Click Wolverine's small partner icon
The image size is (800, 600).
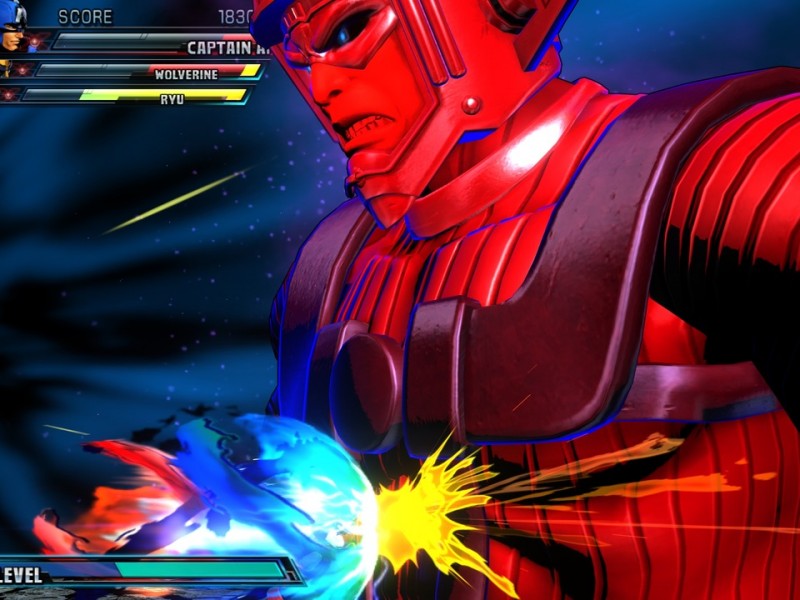(6, 70)
